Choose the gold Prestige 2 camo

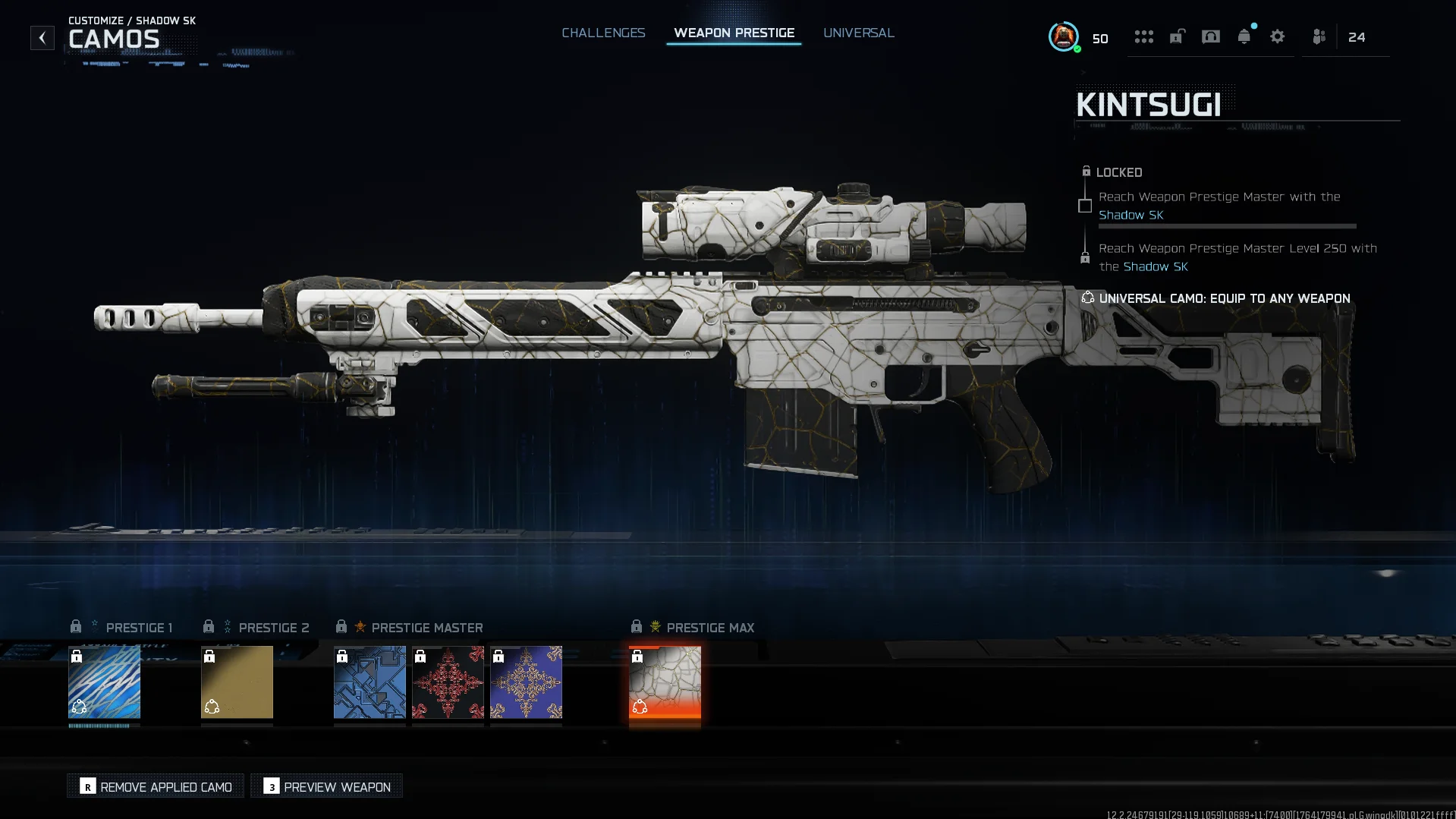point(237,682)
